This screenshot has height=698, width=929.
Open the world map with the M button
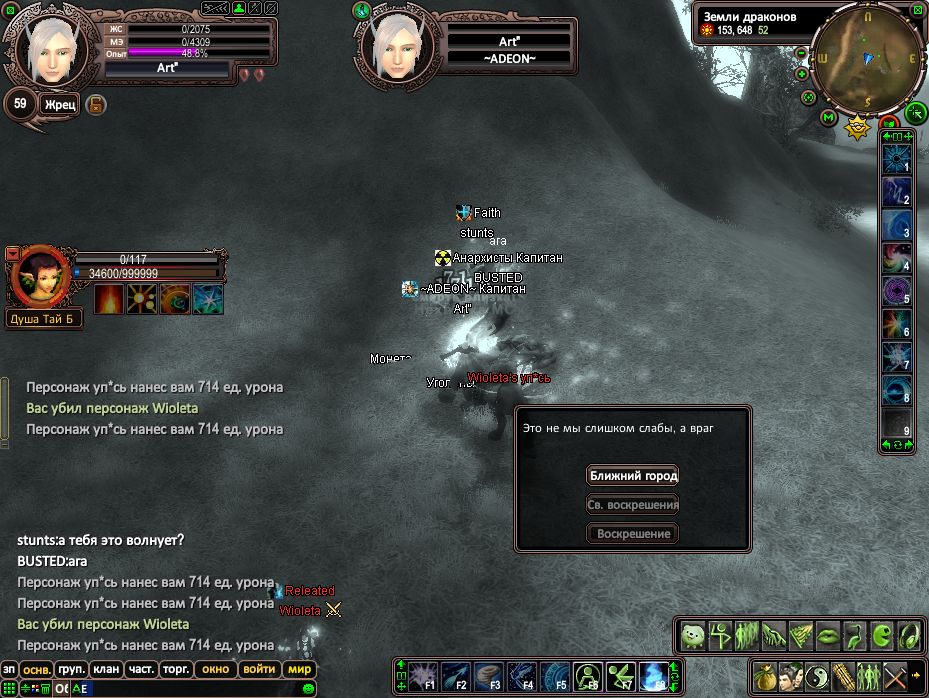click(828, 117)
